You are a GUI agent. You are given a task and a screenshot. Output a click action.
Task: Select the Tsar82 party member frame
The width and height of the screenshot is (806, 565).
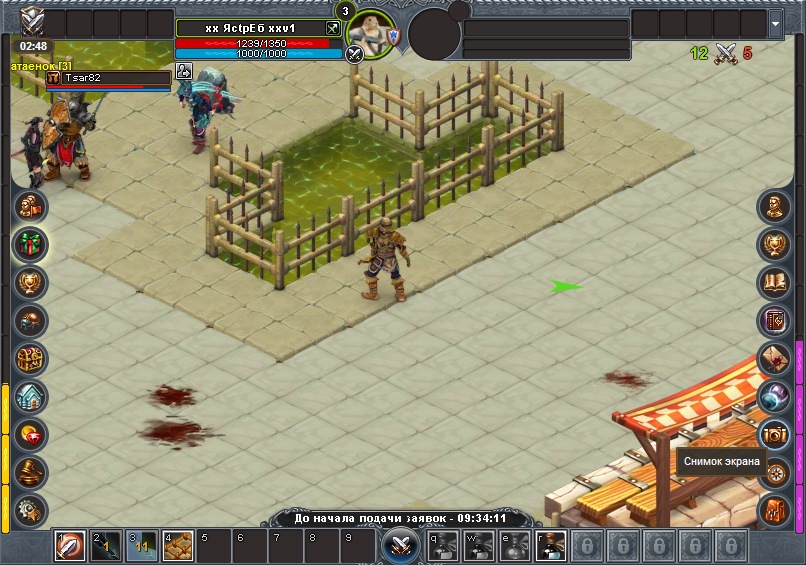(108, 78)
